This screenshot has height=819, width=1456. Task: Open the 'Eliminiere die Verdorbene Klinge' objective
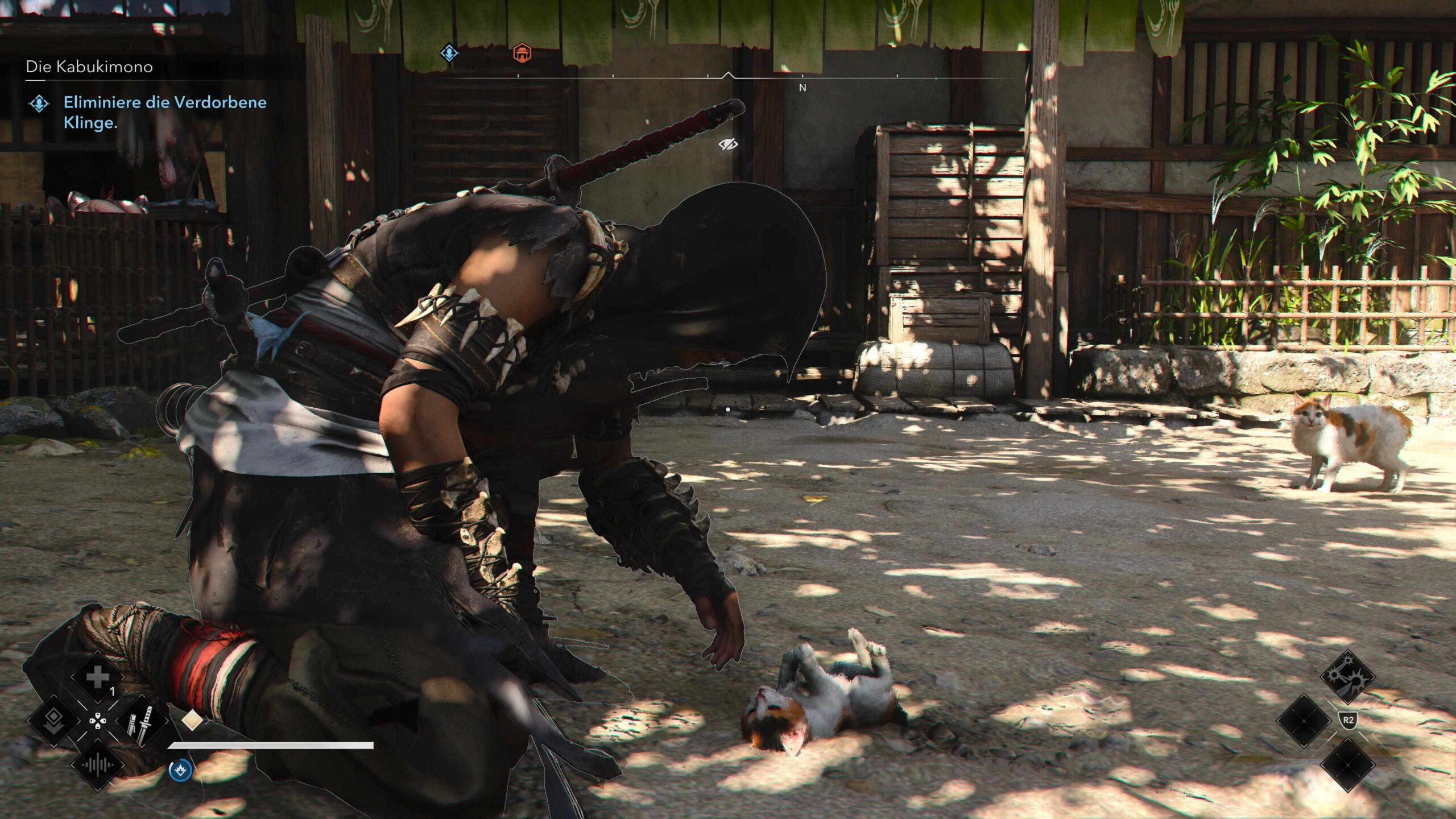[164, 112]
